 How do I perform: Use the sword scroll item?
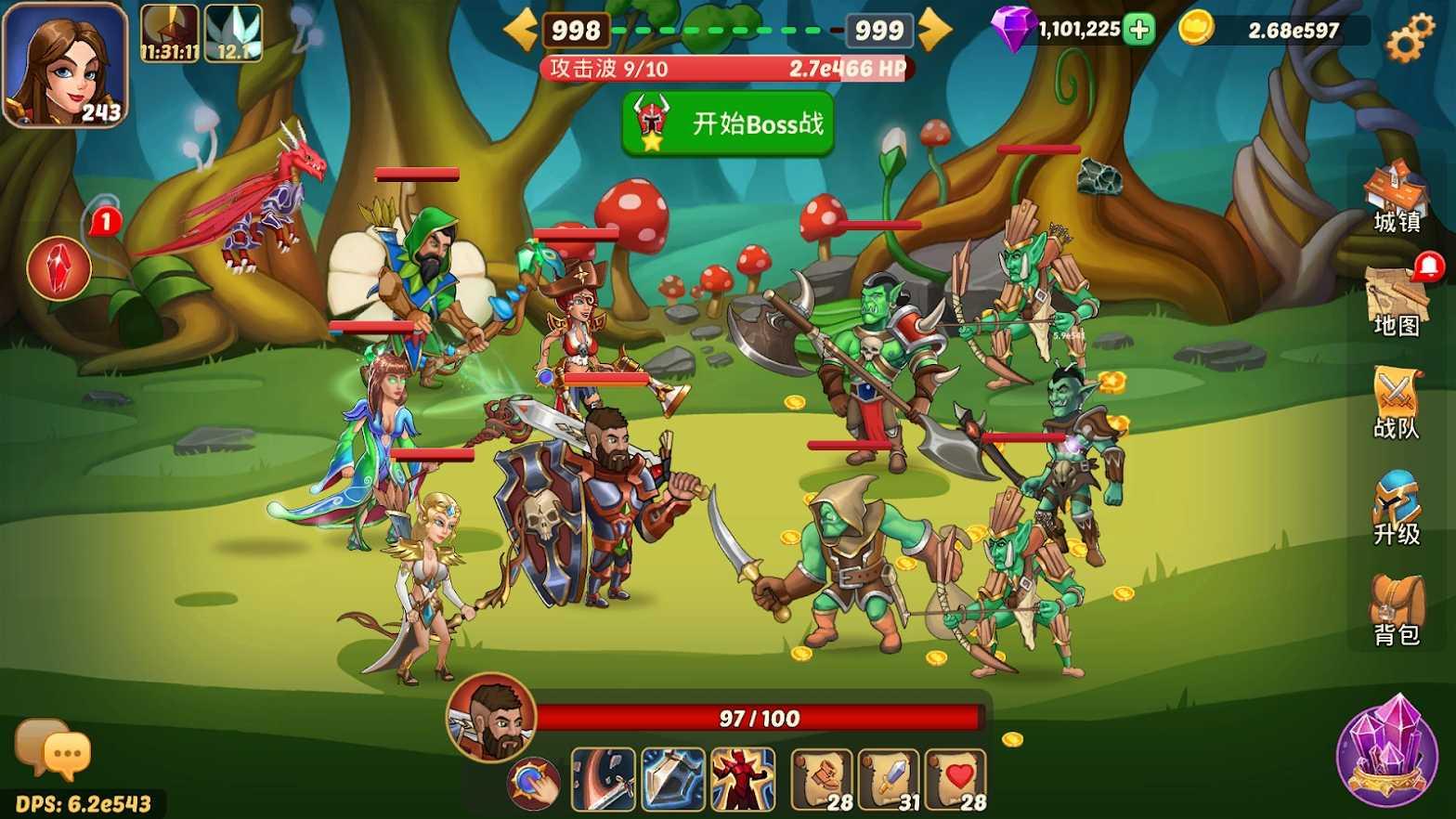pos(889,780)
